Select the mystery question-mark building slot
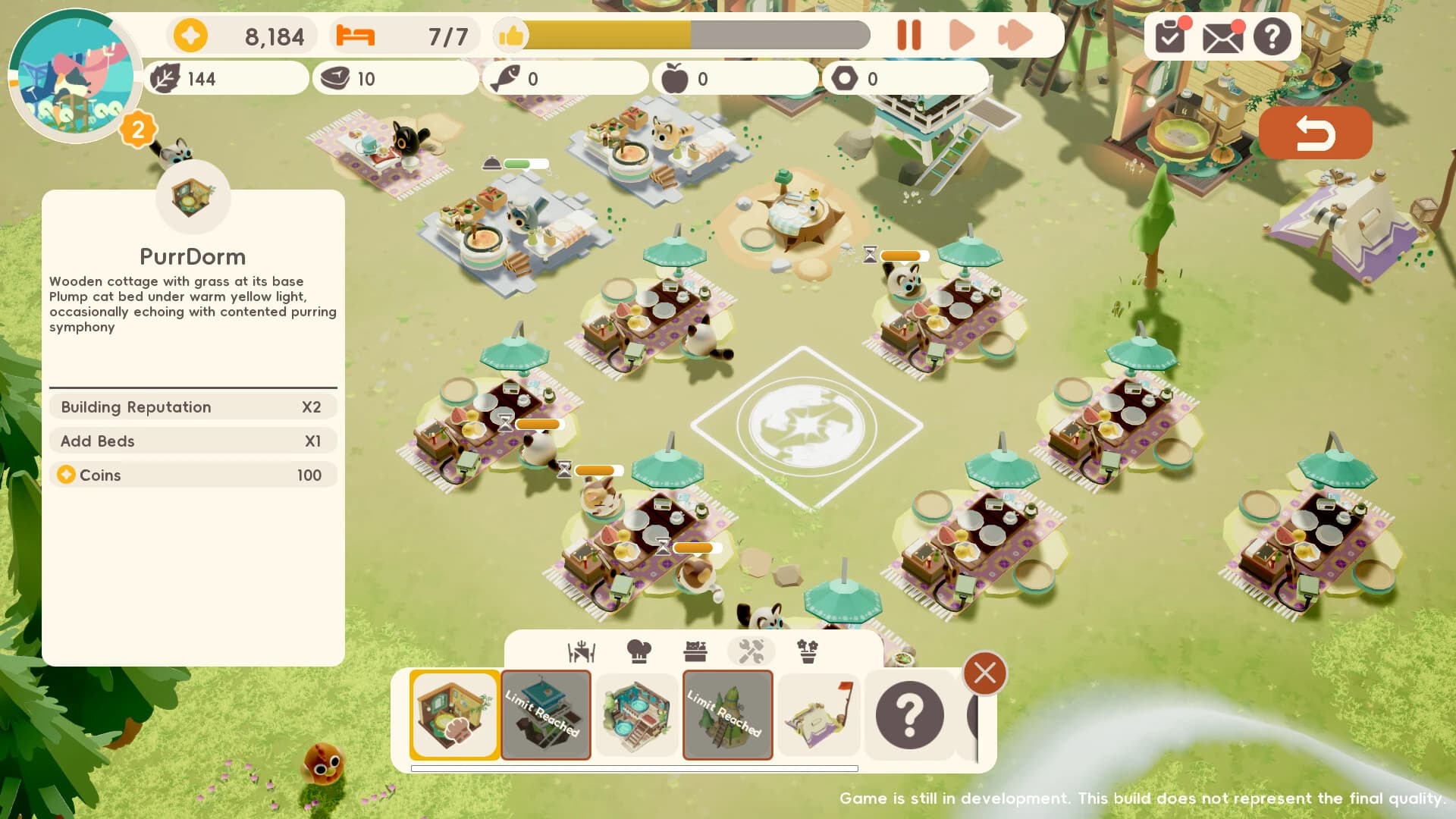Viewport: 1456px width, 819px height. point(910,714)
